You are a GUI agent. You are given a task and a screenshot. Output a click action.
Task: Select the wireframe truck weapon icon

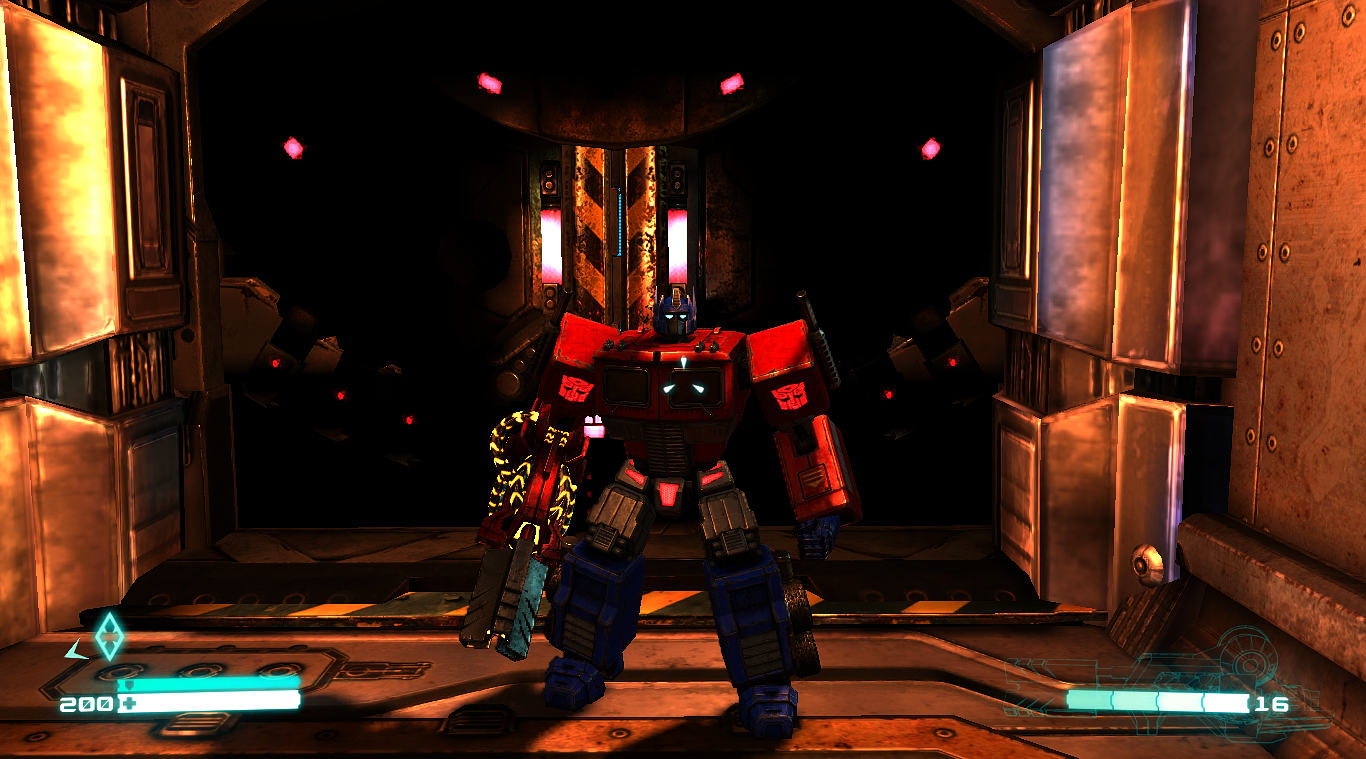click(1243, 664)
